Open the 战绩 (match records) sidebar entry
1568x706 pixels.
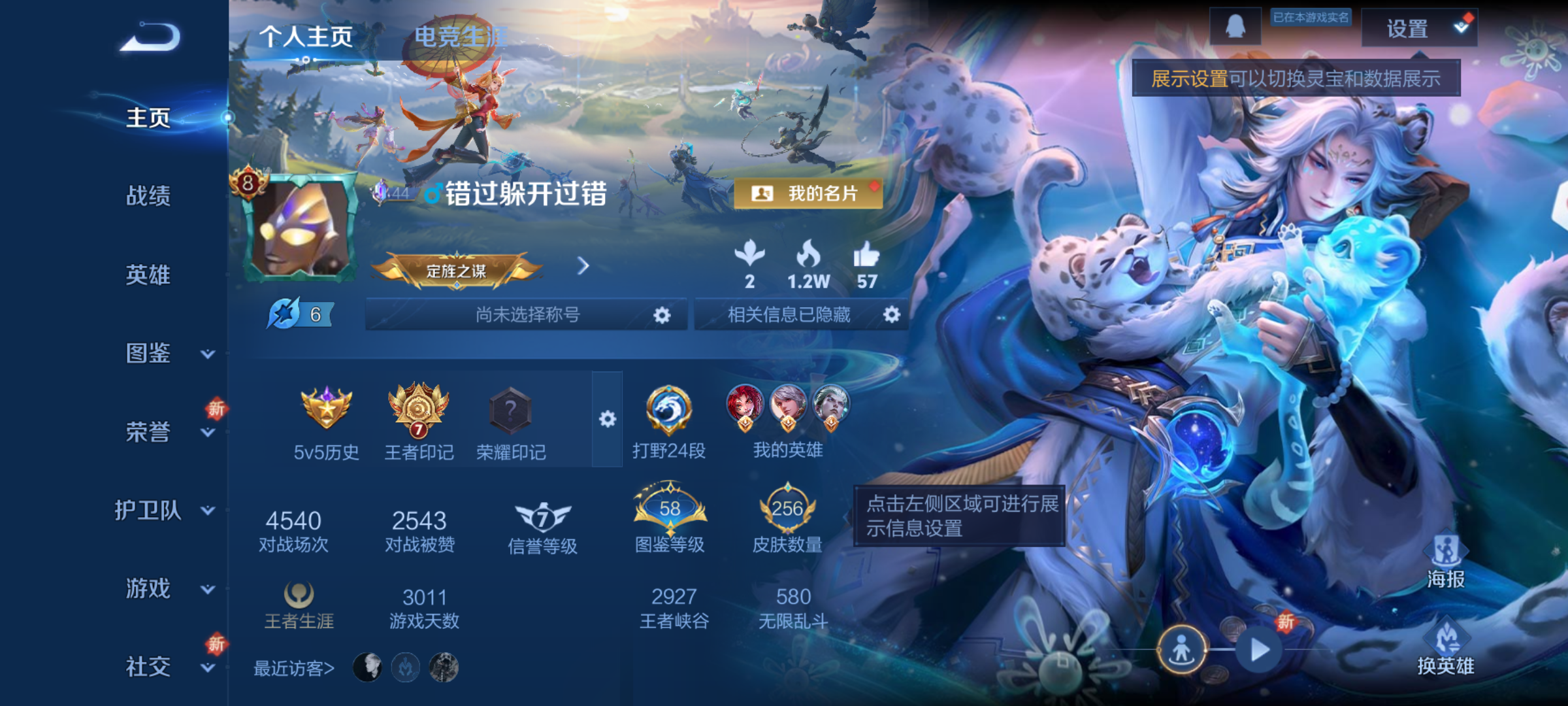click(x=148, y=197)
